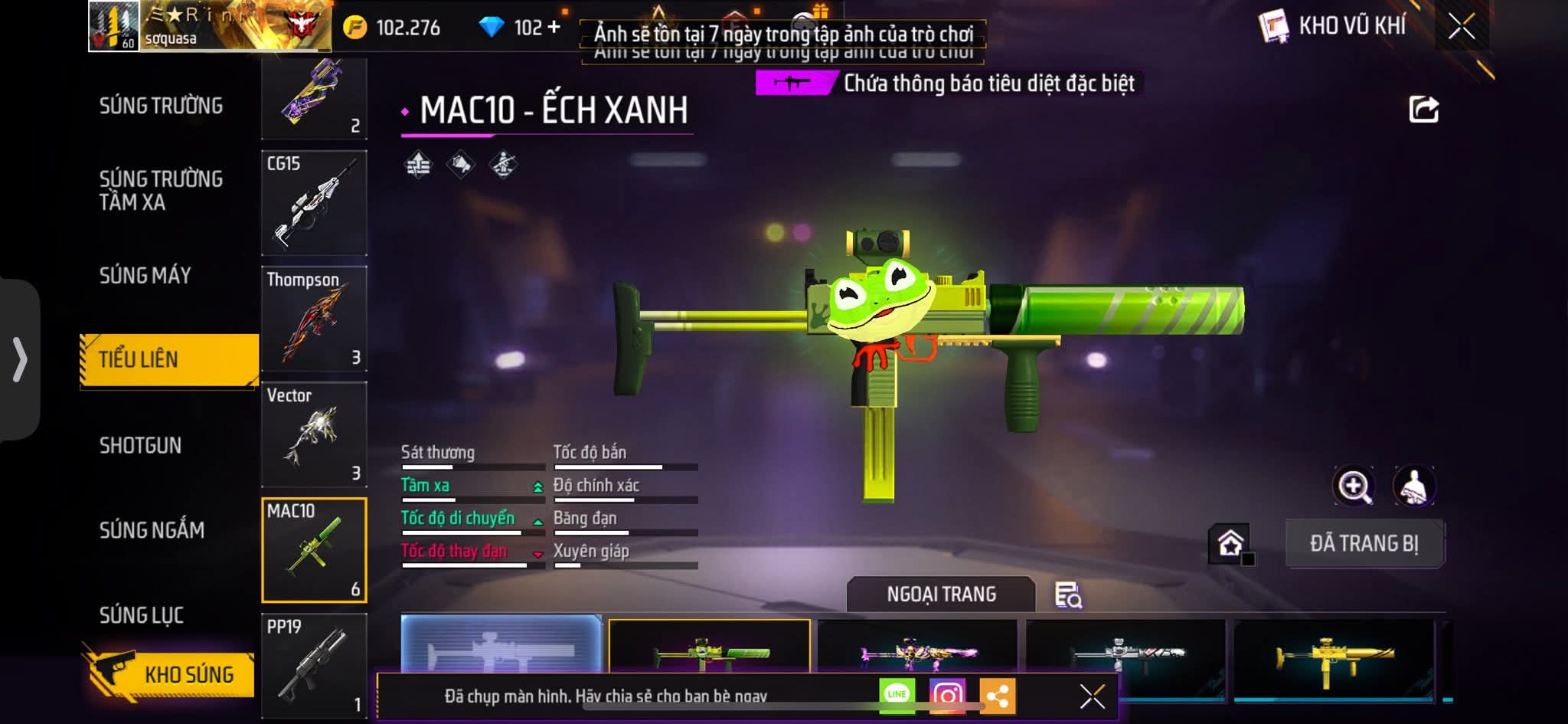1568x724 pixels.
Task: Pick the PP19 weapon slot
Action: [314, 665]
